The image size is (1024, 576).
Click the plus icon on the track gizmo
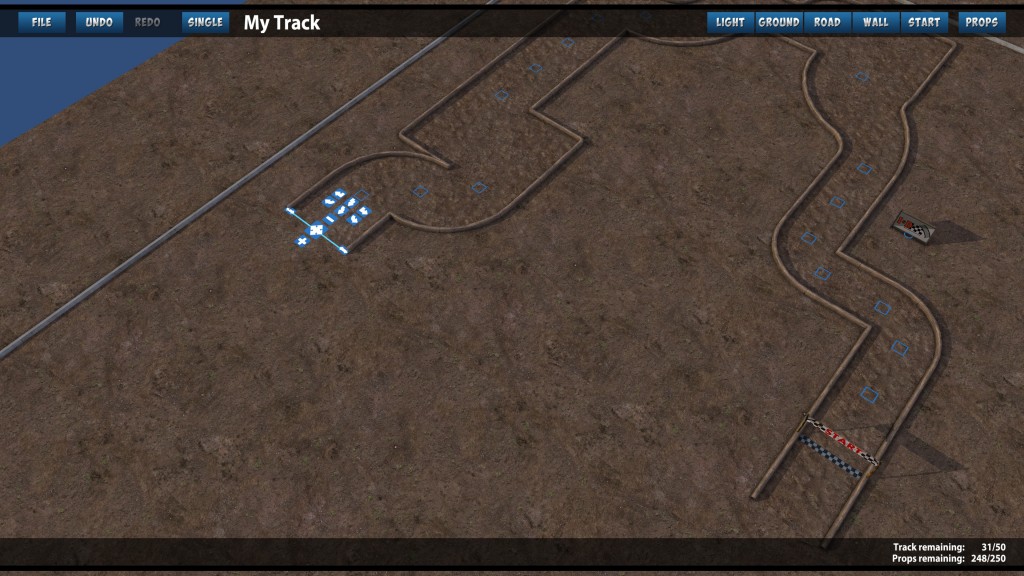pos(301,241)
